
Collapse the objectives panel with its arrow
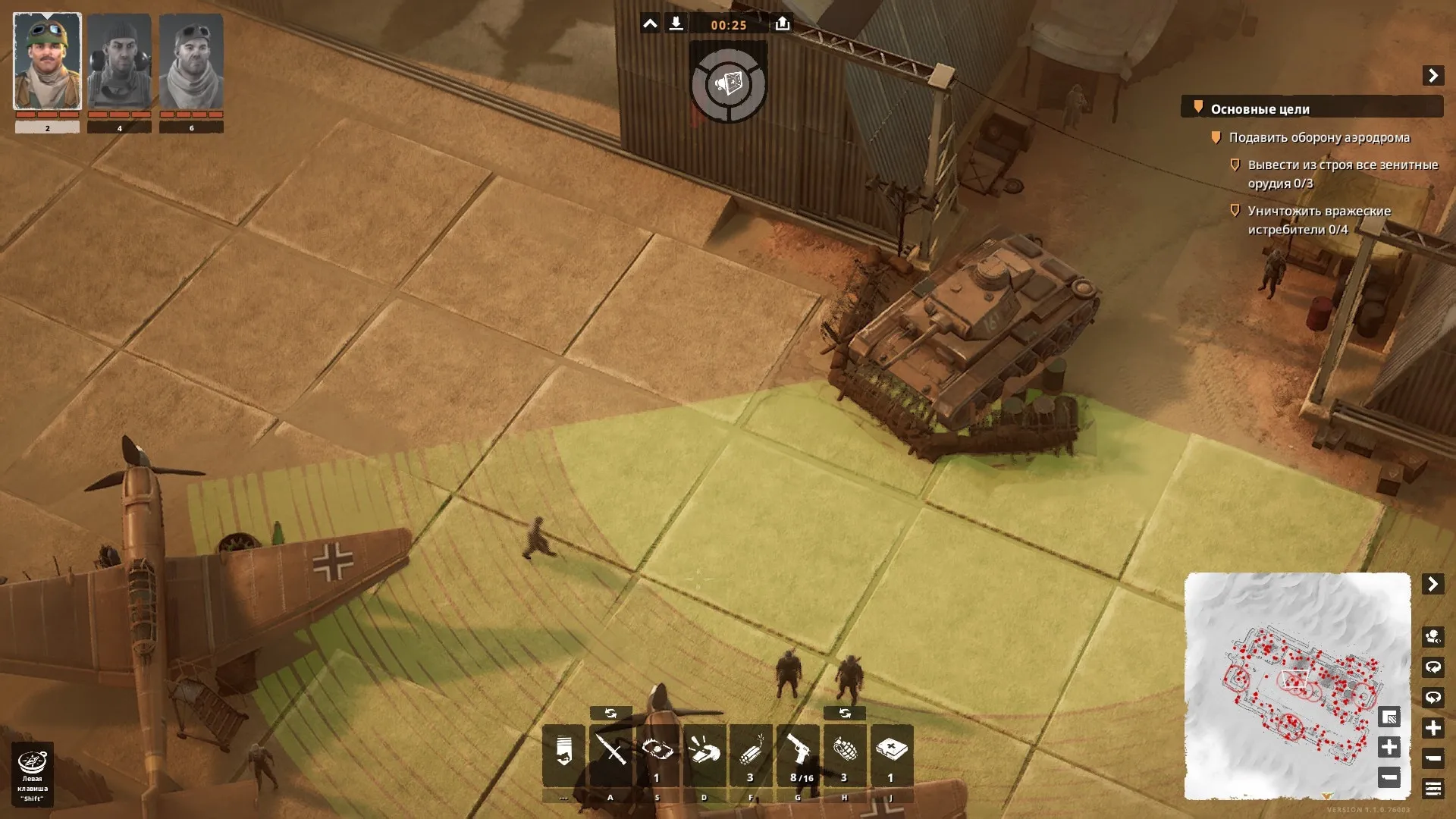pyautogui.click(x=1432, y=76)
